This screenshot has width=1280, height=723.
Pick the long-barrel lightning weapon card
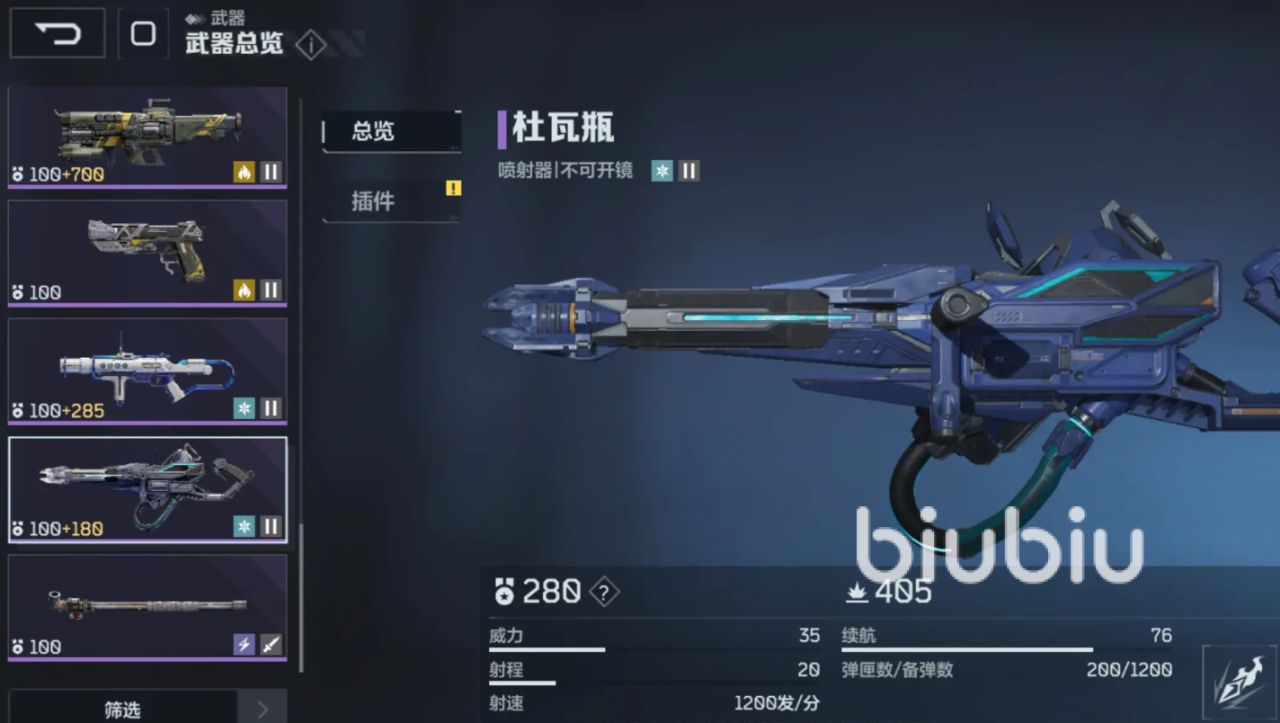pos(147,607)
